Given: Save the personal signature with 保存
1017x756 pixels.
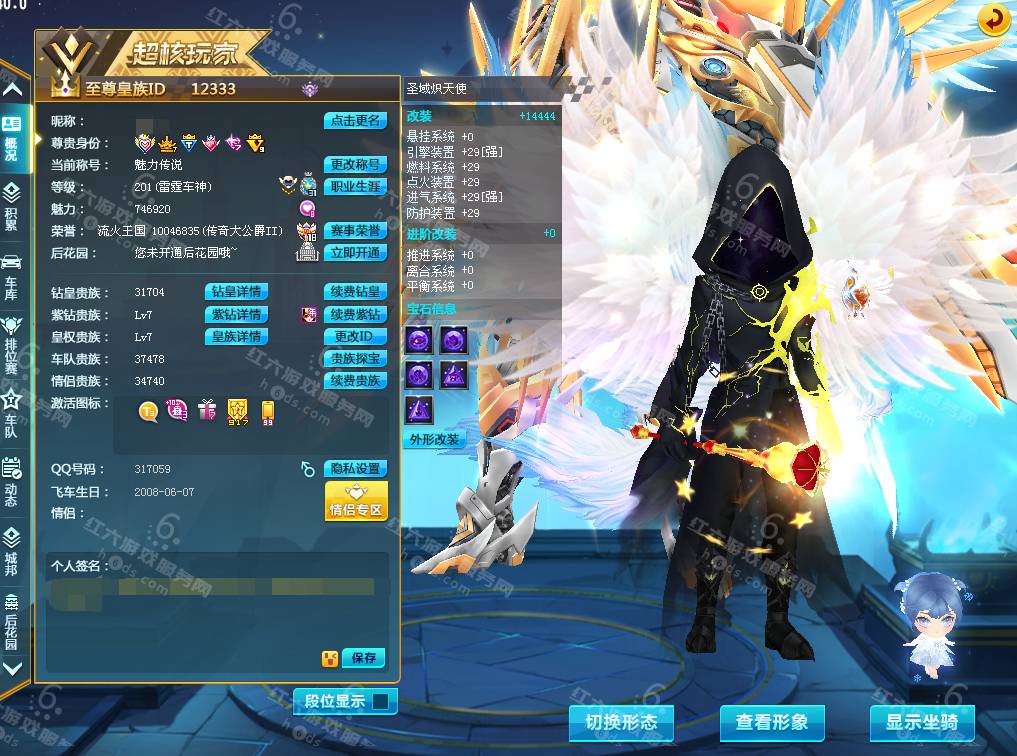Looking at the screenshot, I should coord(364,658).
